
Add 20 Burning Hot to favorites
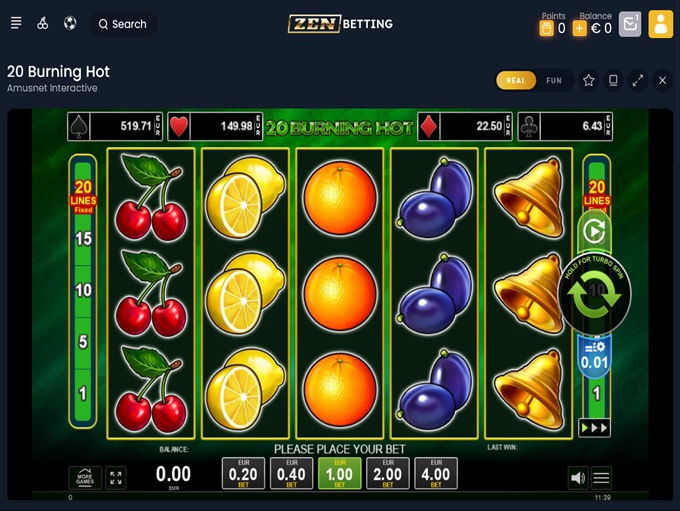click(589, 81)
